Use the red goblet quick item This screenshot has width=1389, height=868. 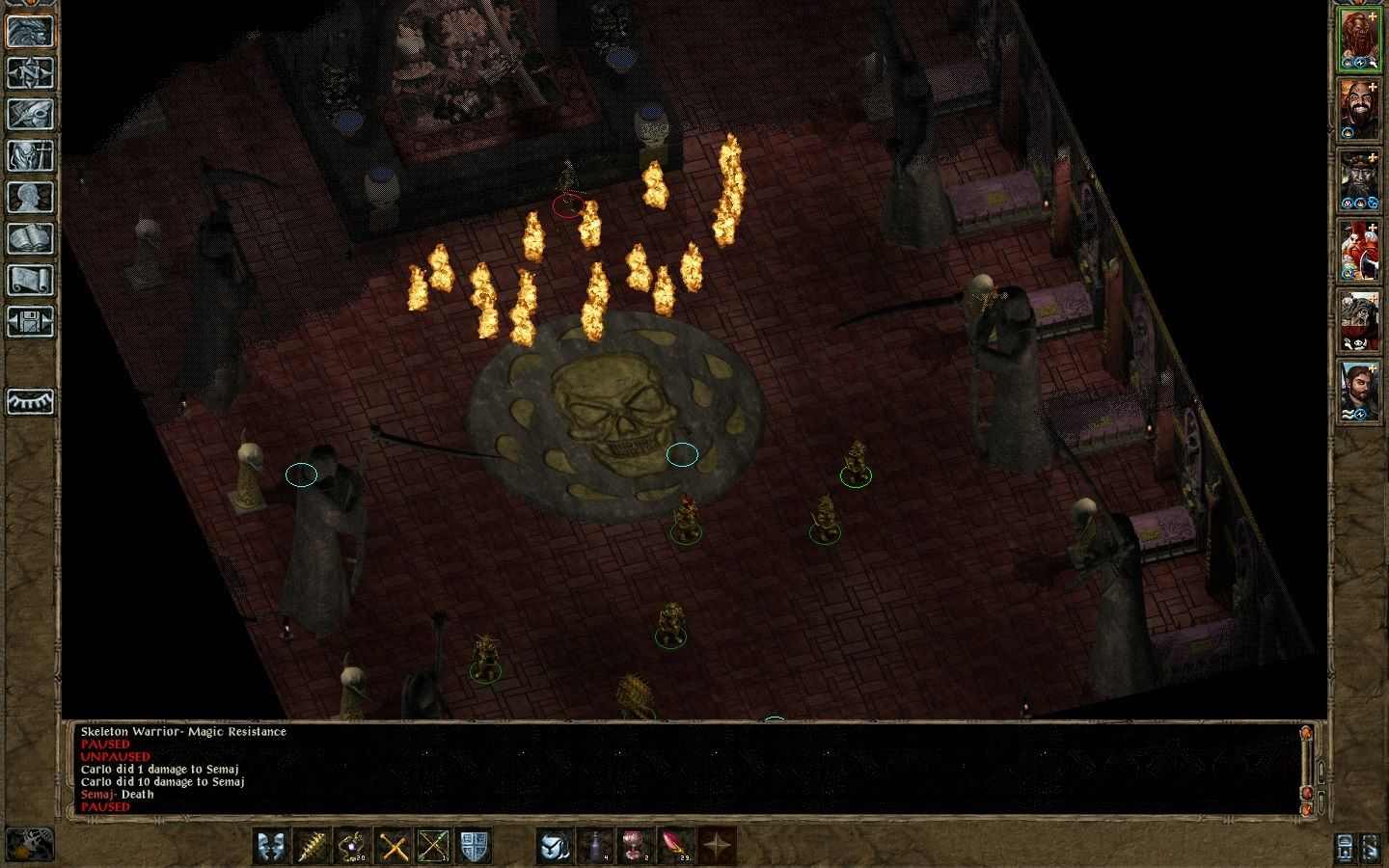636,846
